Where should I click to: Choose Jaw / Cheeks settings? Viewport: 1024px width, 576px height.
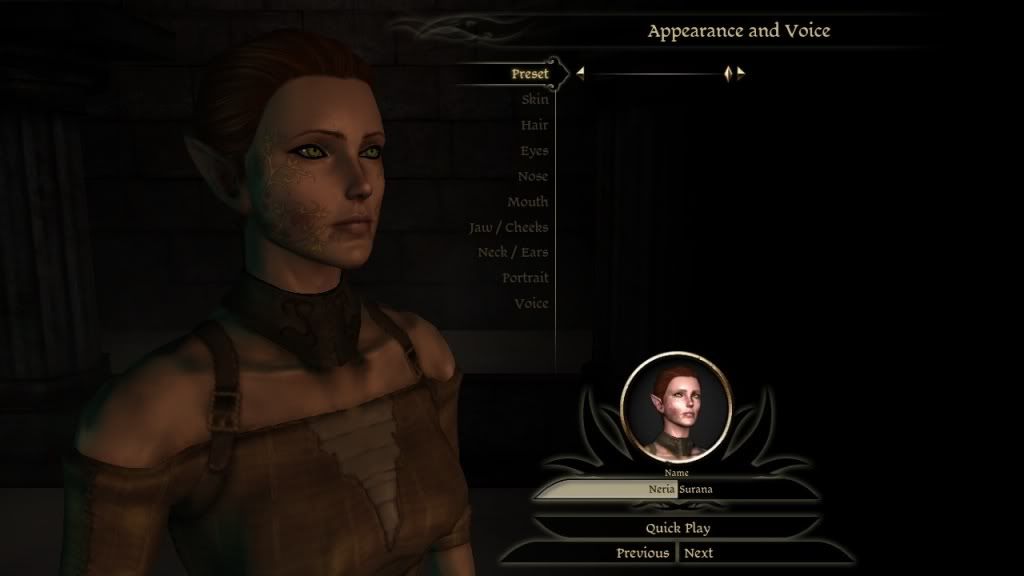click(x=509, y=227)
